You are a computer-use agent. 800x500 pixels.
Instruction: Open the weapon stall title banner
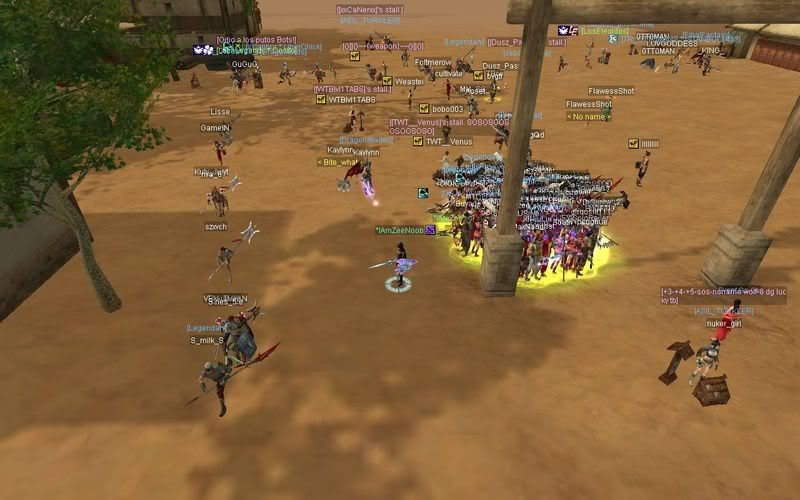point(382,46)
